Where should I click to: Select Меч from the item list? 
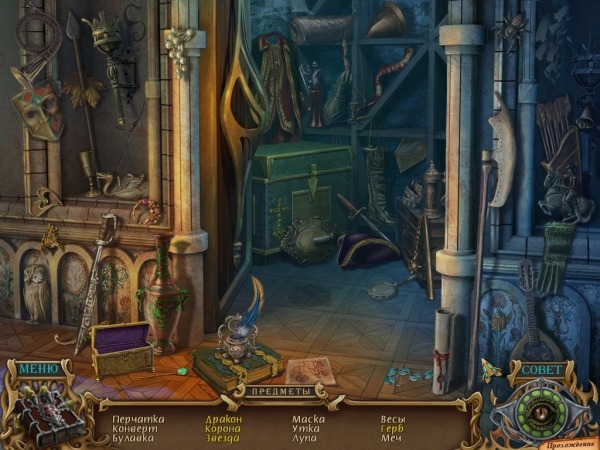tap(390, 439)
